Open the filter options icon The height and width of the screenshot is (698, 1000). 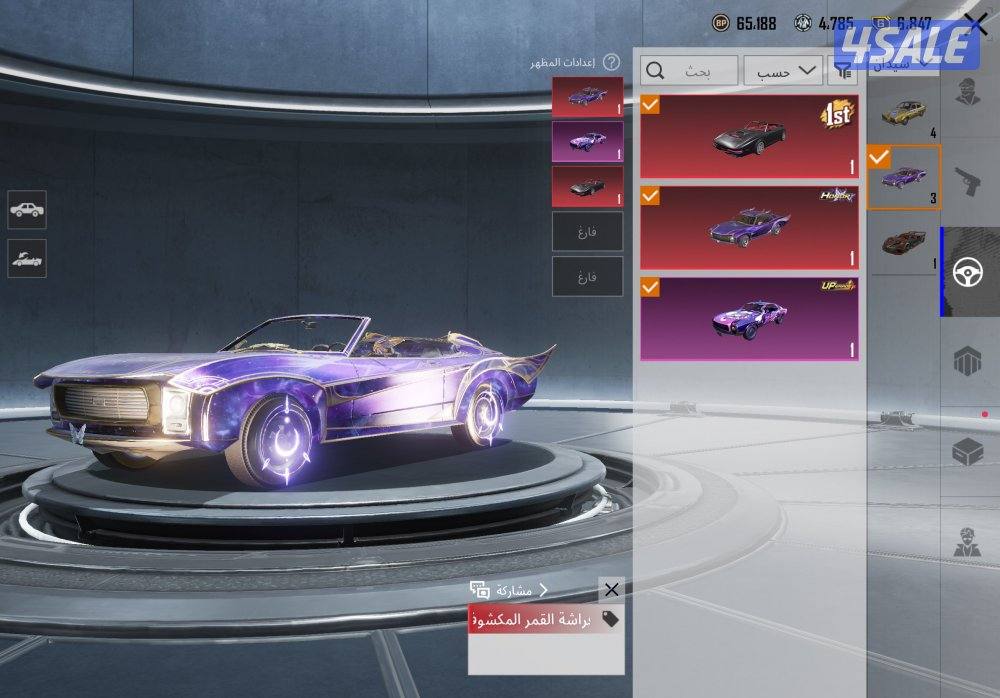click(x=844, y=70)
